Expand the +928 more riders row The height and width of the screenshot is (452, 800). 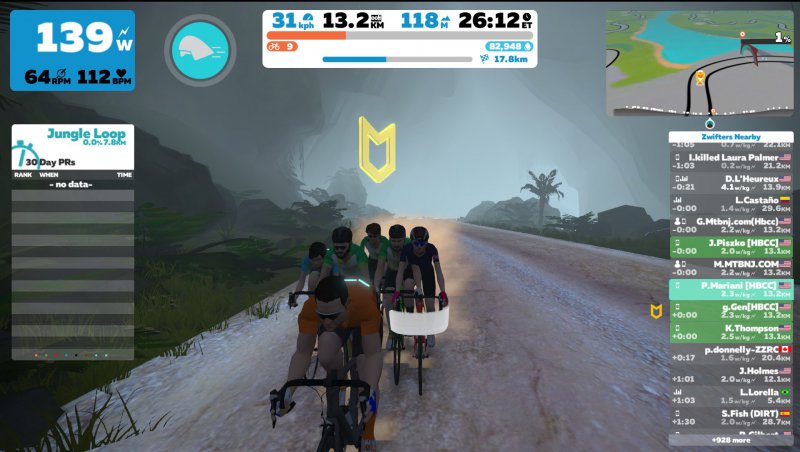pos(731,440)
